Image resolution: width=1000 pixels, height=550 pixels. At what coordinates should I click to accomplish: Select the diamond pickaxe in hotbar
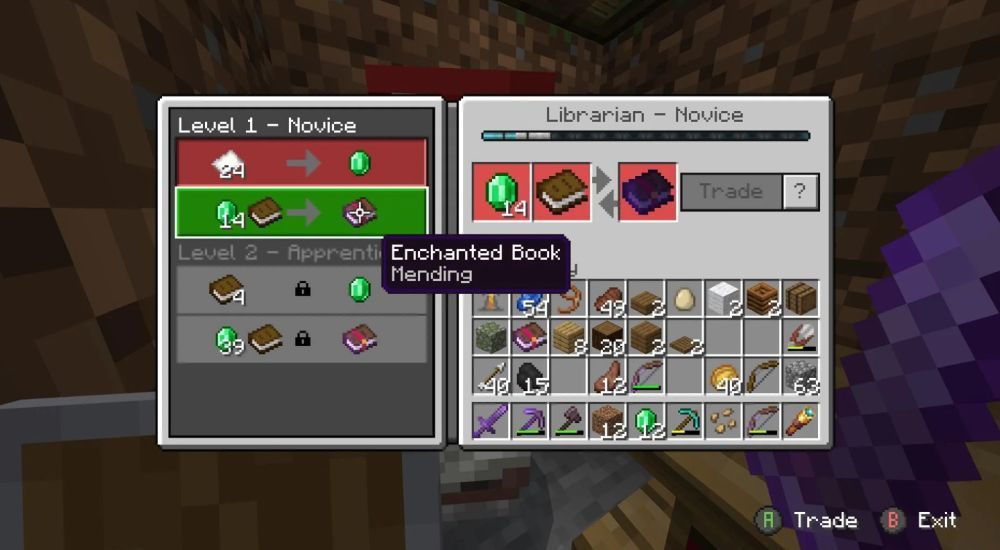pyautogui.click(x=684, y=420)
